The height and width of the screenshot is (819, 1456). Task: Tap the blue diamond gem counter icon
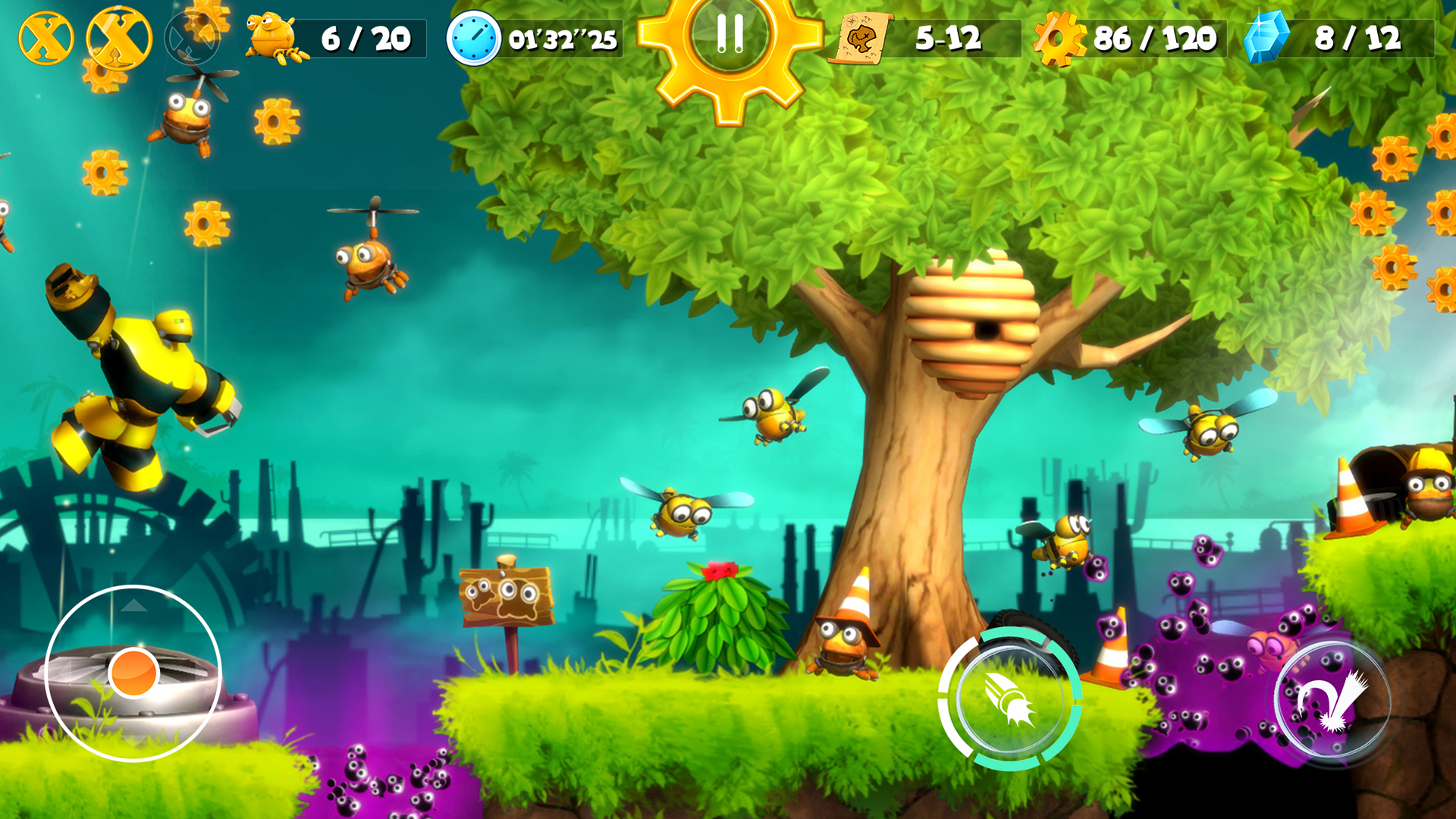coord(1266,36)
